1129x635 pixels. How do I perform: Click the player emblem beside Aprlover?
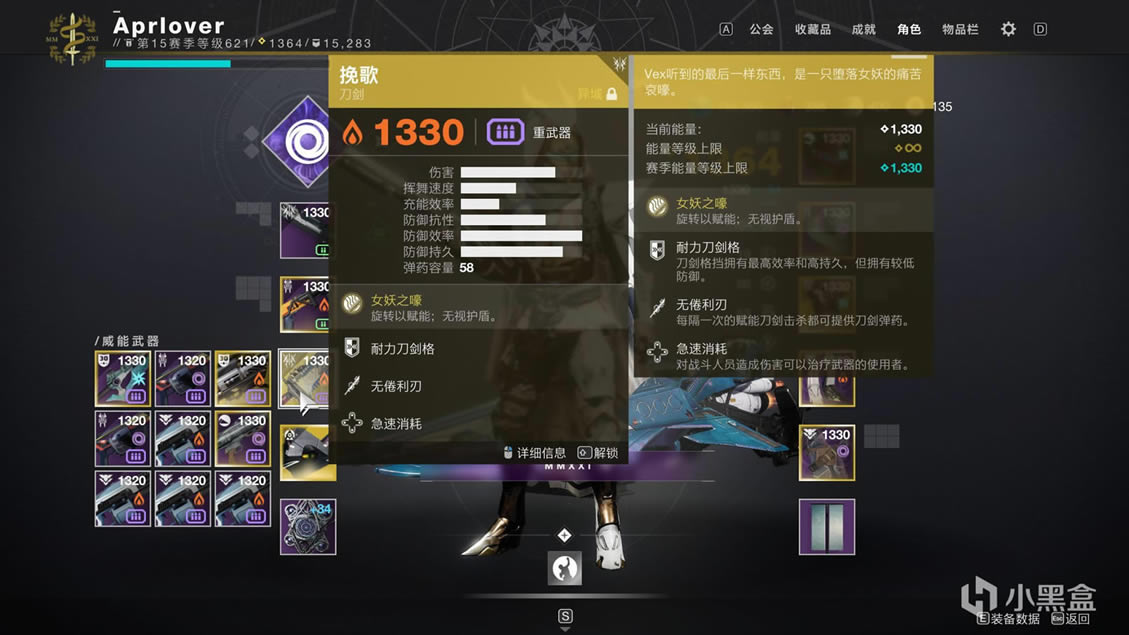click(x=72, y=38)
